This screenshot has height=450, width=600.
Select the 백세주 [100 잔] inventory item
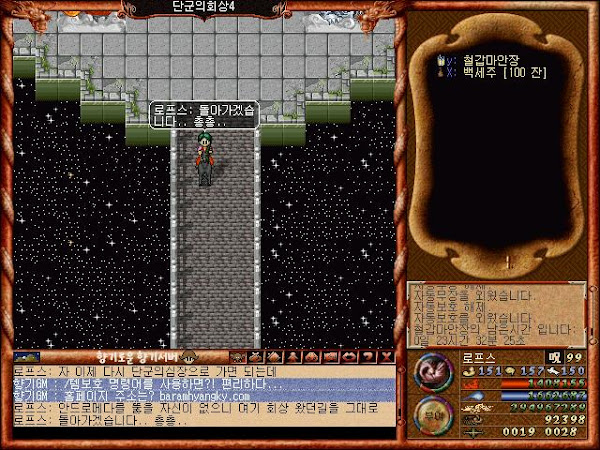click(488, 72)
